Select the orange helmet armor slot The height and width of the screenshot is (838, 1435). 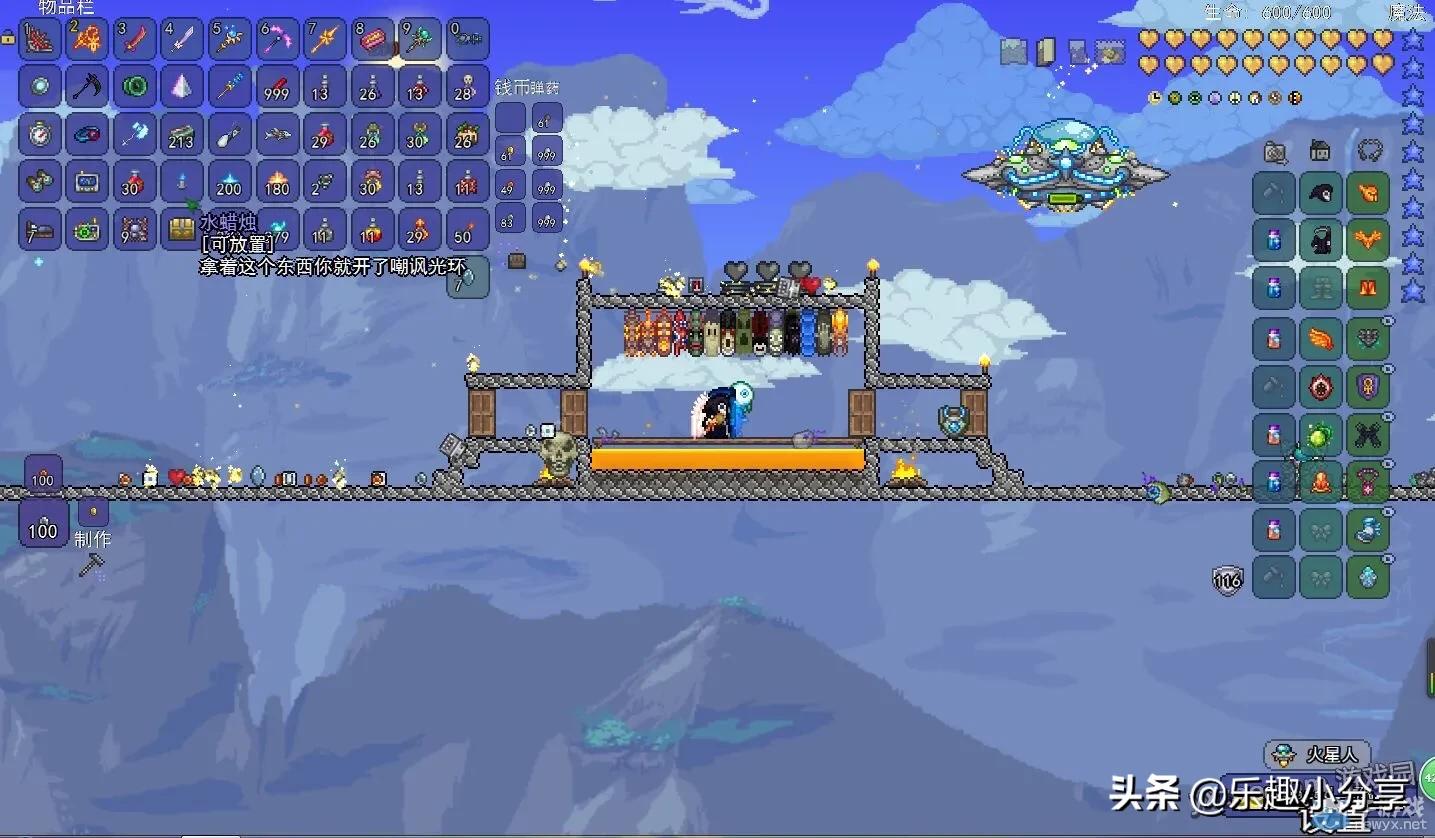[x=1367, y=193]
